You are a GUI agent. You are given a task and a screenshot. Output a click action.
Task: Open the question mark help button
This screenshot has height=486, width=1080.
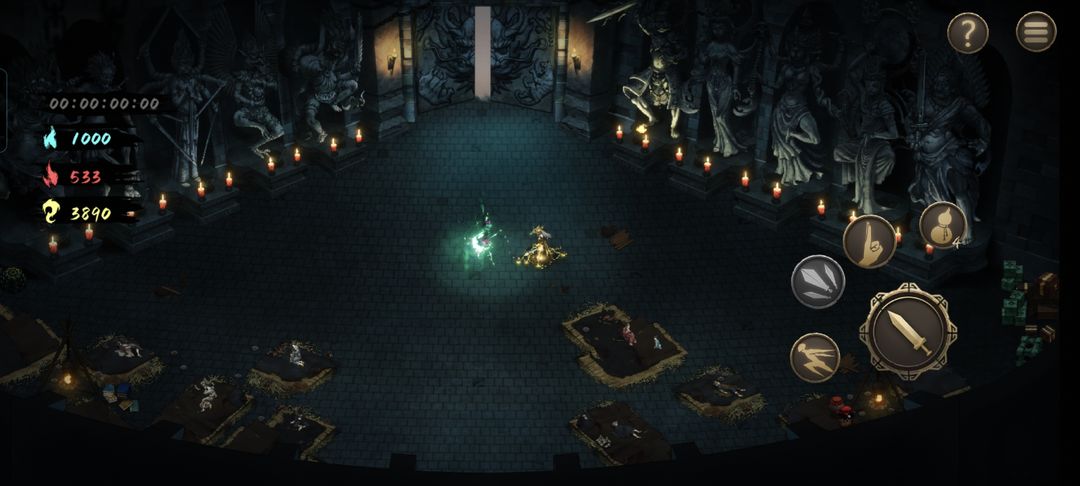coord(967,33)
